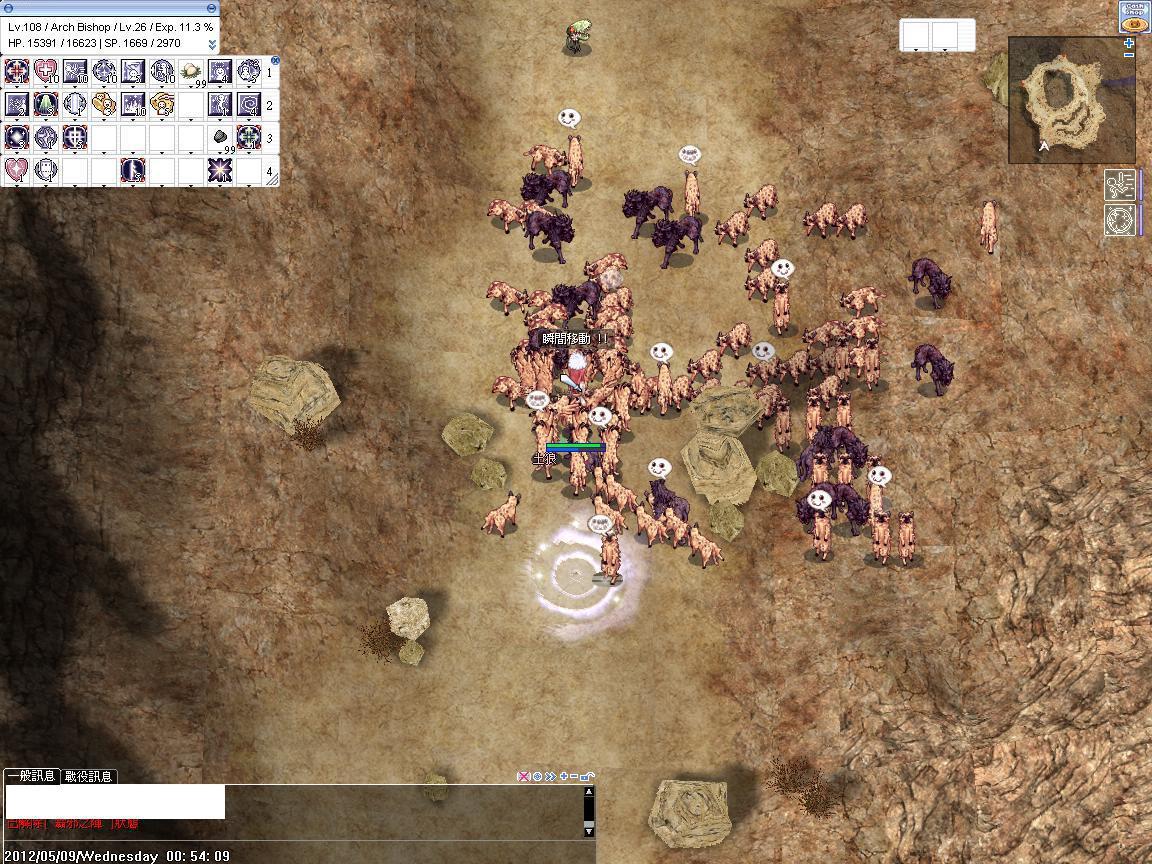Viewport: 1152px width, 864px height.
Task: Click the sparkling circle buff status icon
Action: [x=1119, y=220]
